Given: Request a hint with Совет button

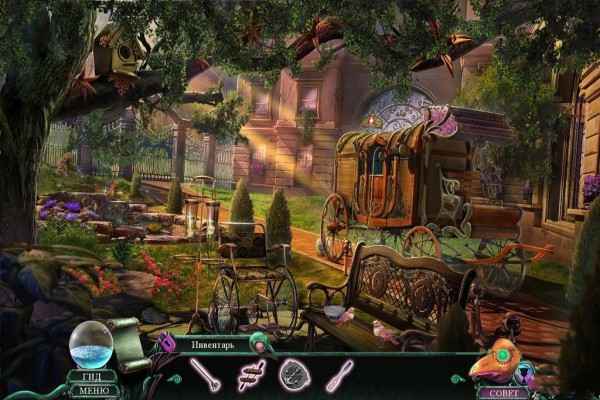Looking at the screenshot, I should [x=503, y=392].
